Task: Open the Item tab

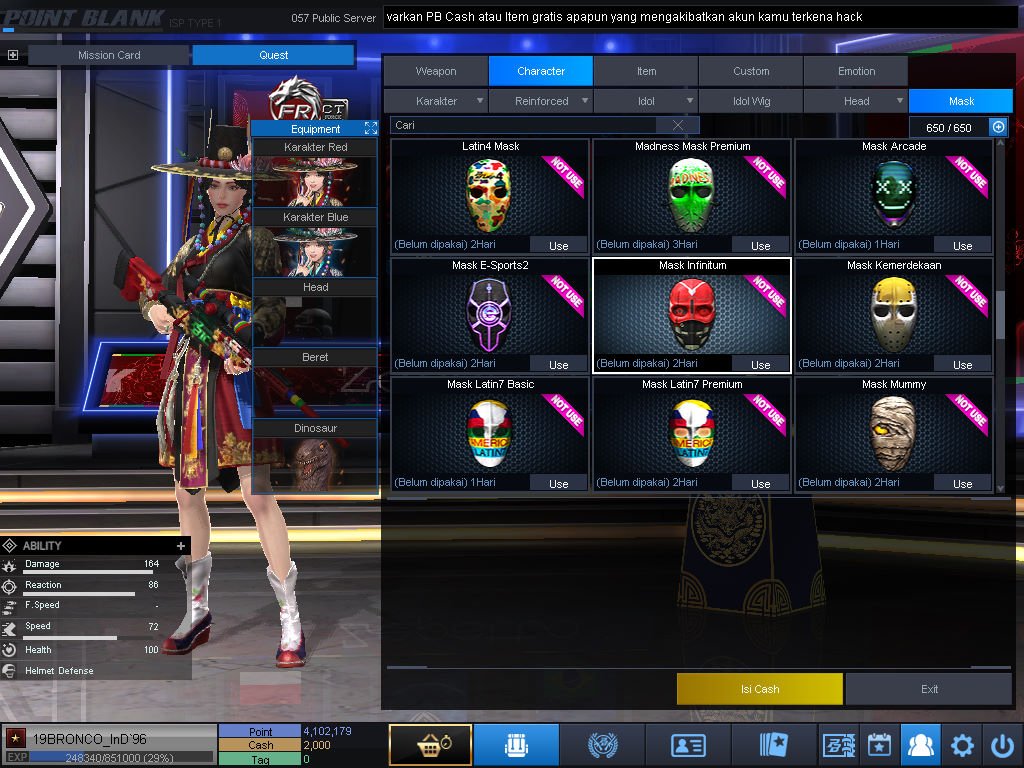Action: click(646, 71)
